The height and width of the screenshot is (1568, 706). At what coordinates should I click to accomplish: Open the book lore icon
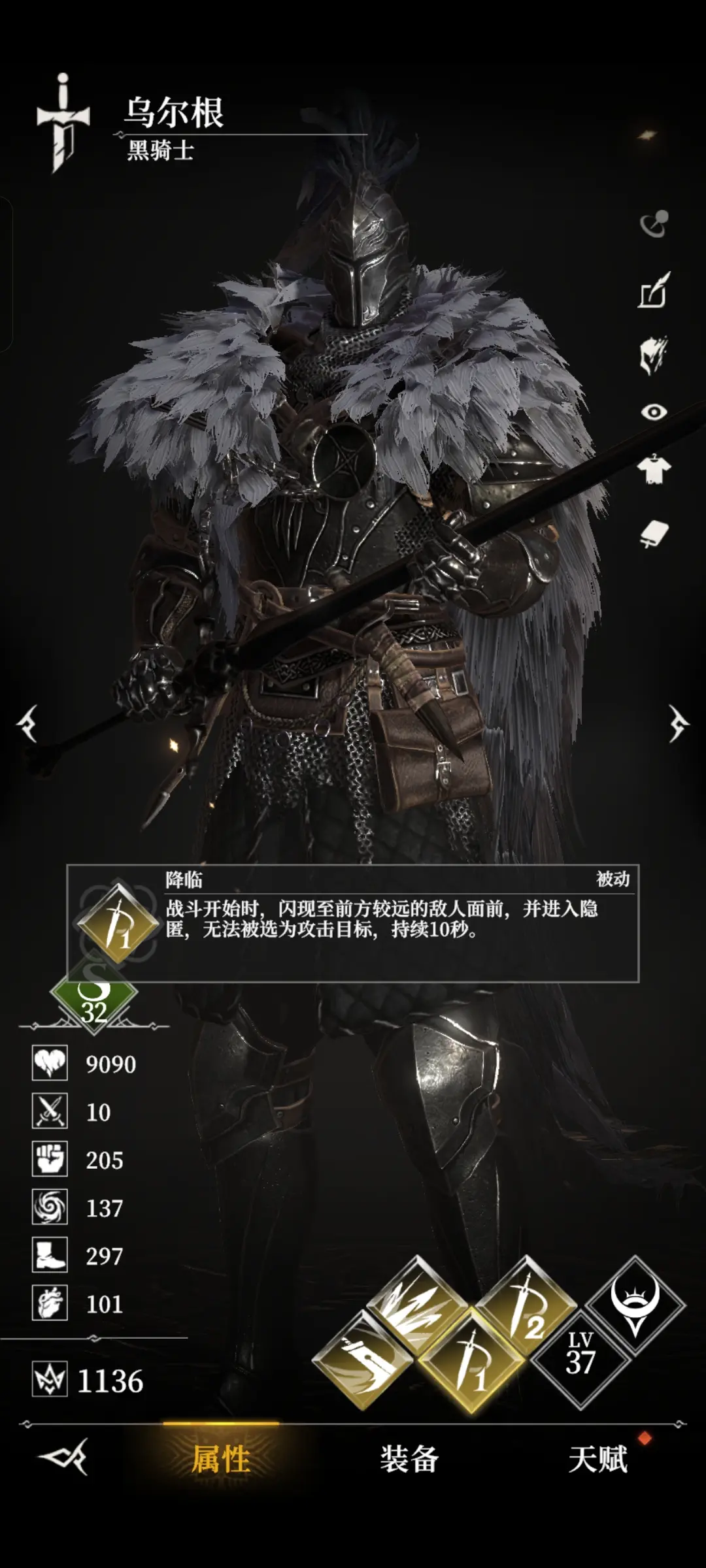(654, 534)
